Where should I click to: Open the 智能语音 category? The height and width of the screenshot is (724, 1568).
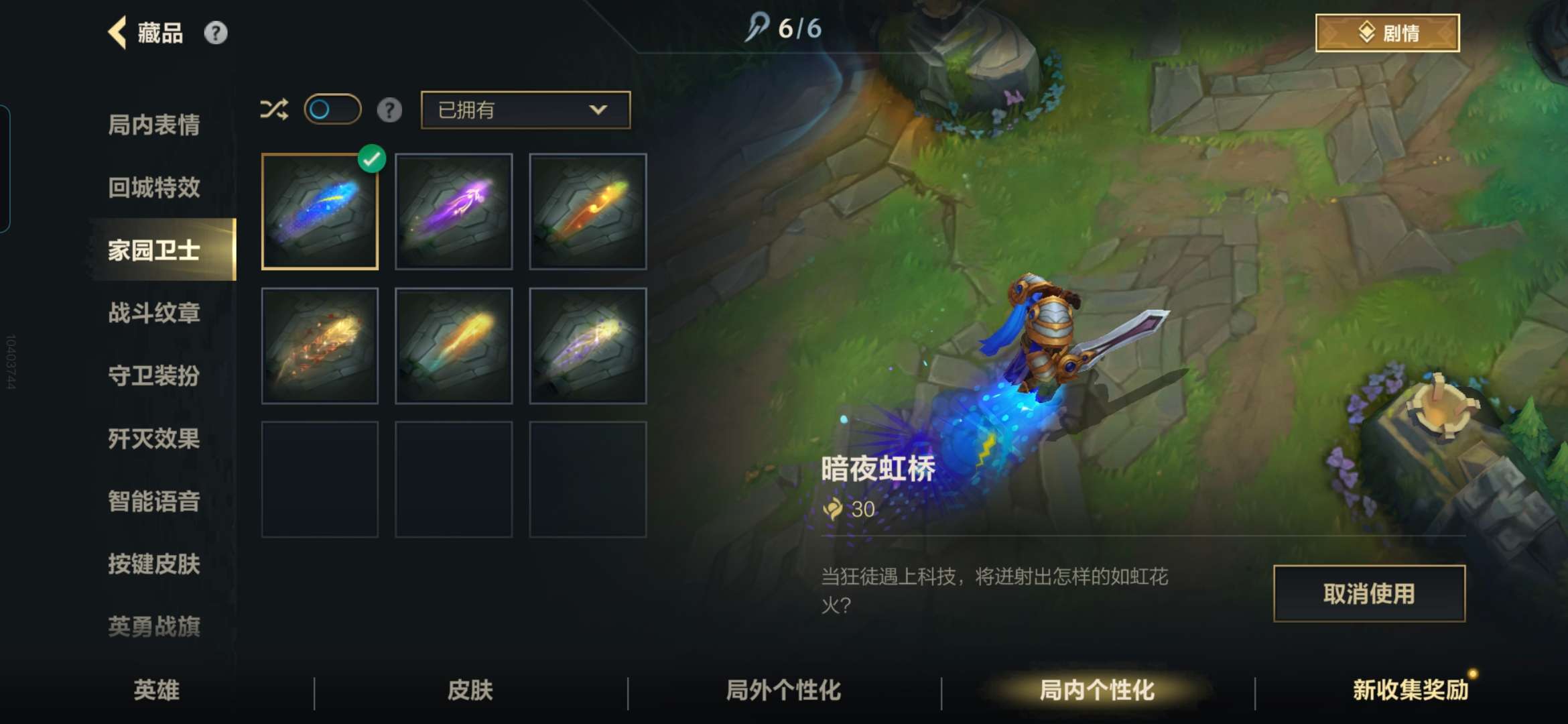(154, 501)
